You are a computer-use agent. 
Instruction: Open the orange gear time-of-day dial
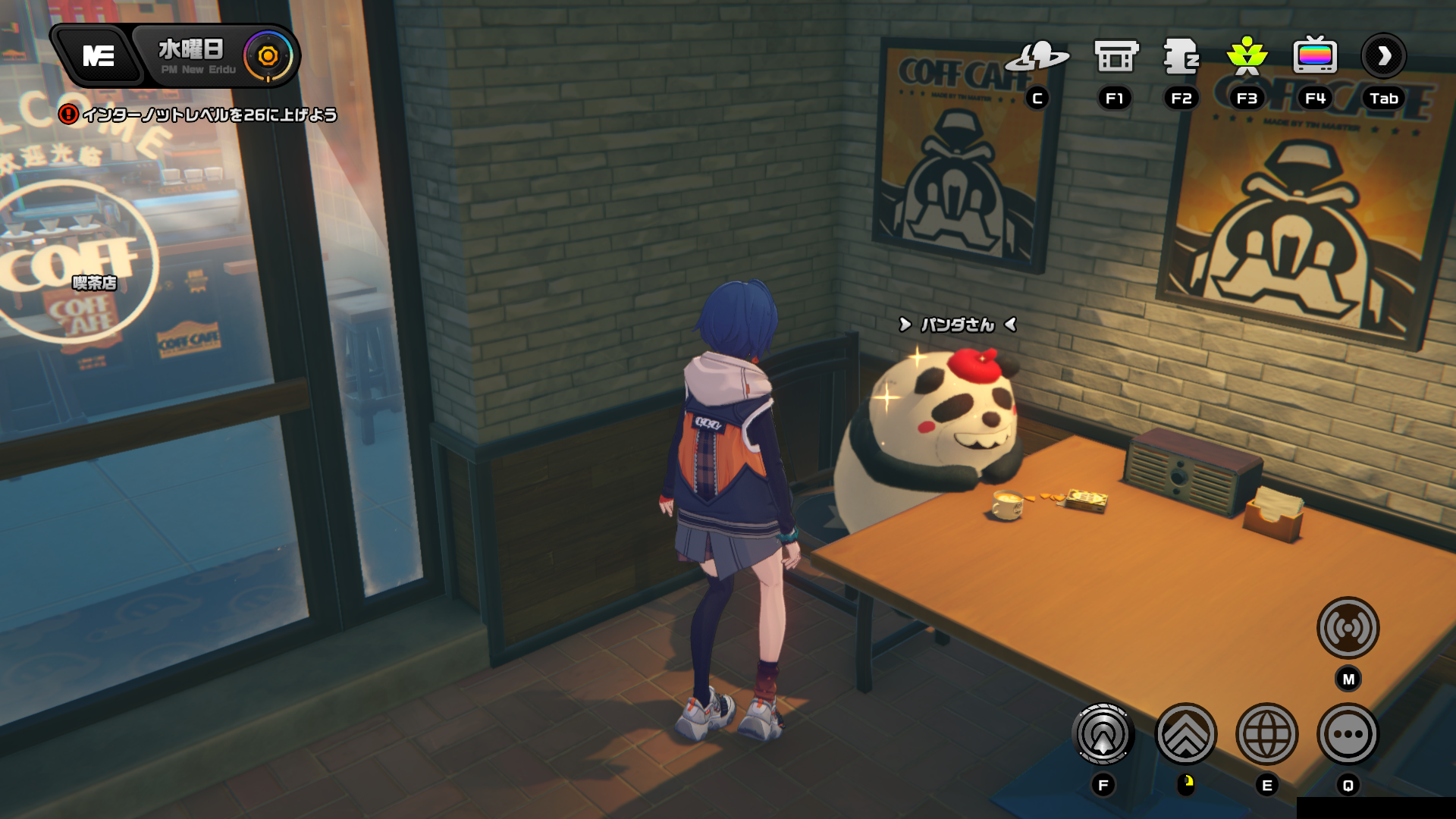click(268, 56)
